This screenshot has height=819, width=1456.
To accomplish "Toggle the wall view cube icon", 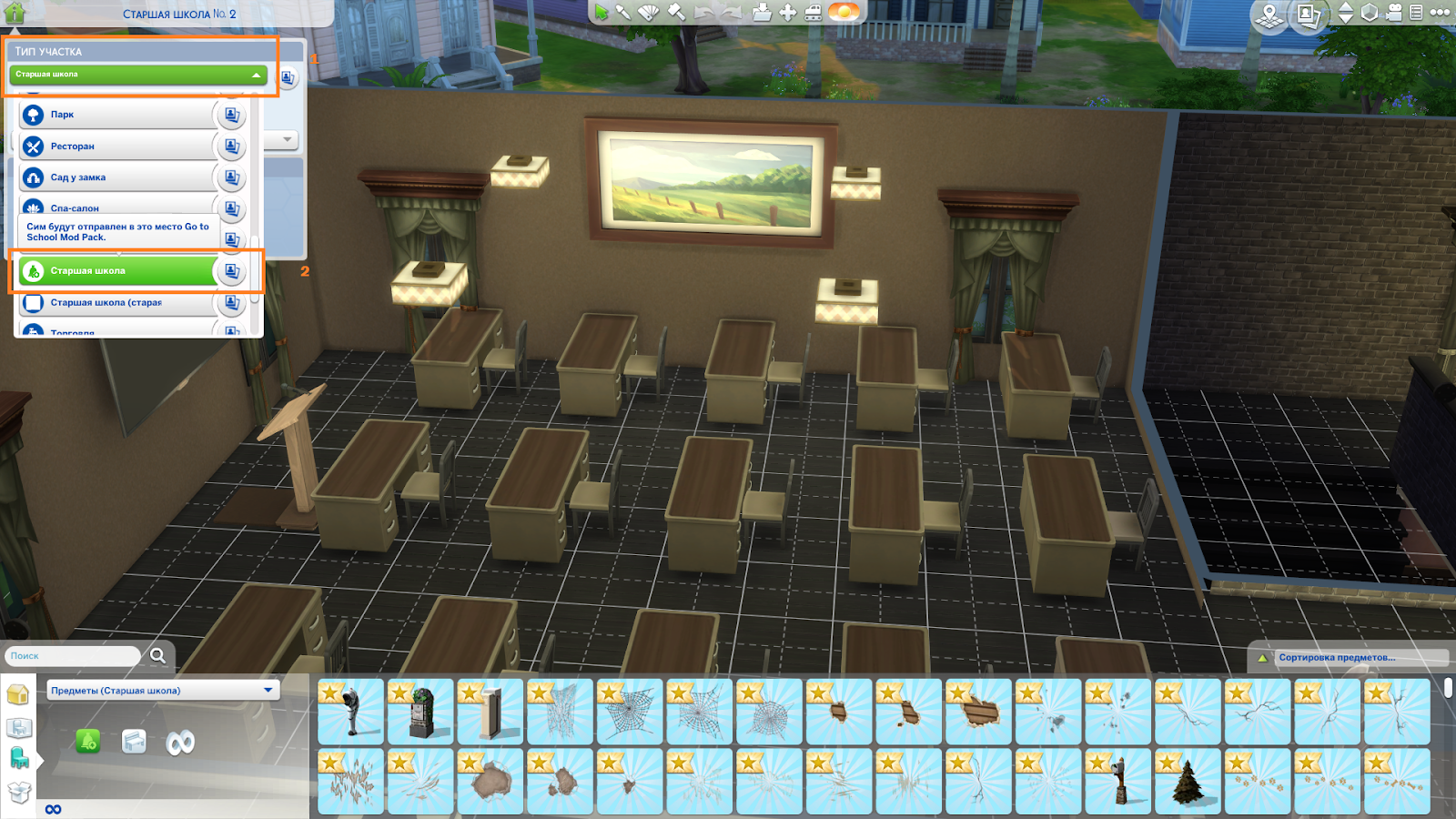I will tap(1370, 14).
